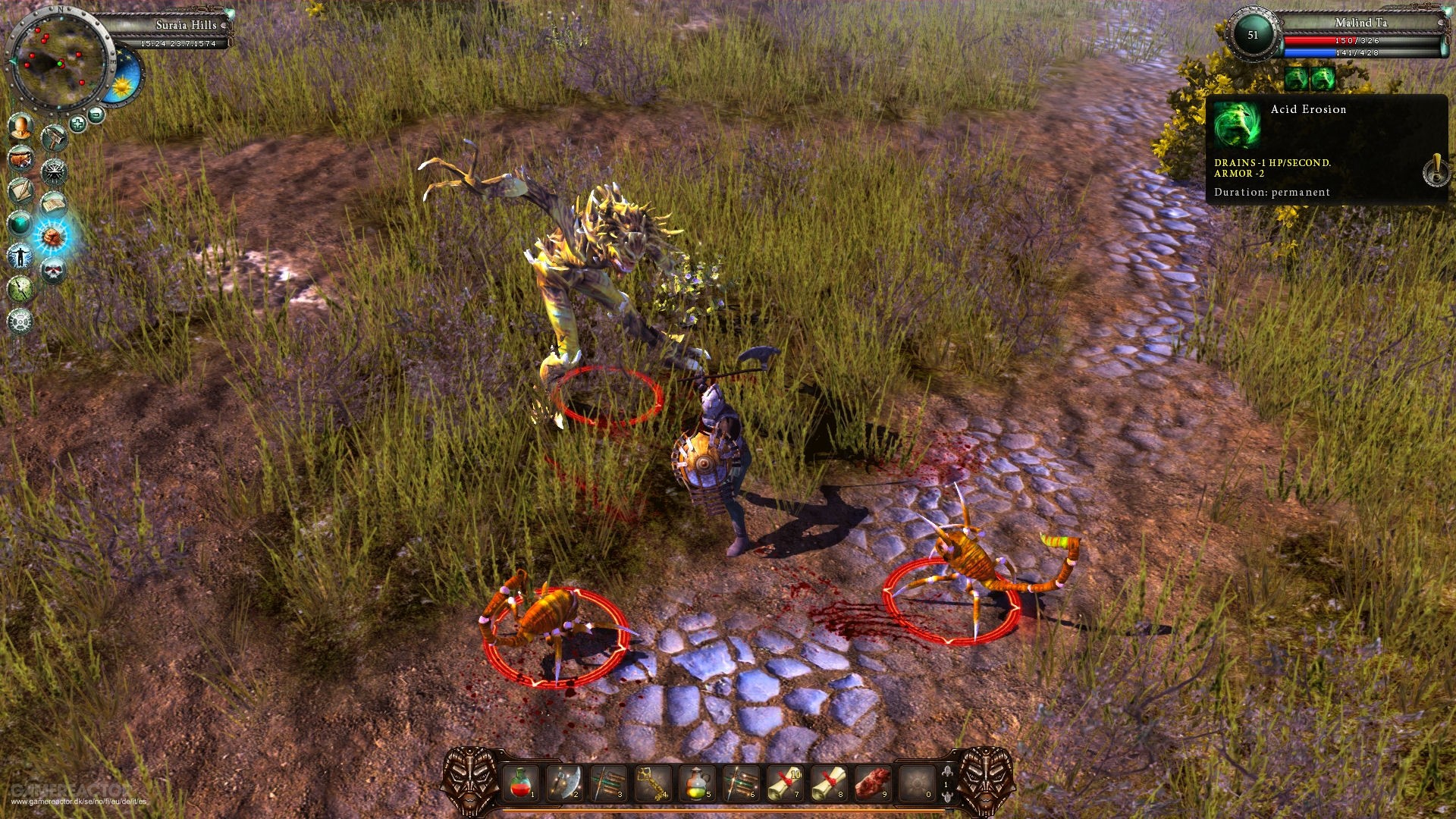Click the hammer crafting icon
This screenshot has width=1456, height=819.
55,136
